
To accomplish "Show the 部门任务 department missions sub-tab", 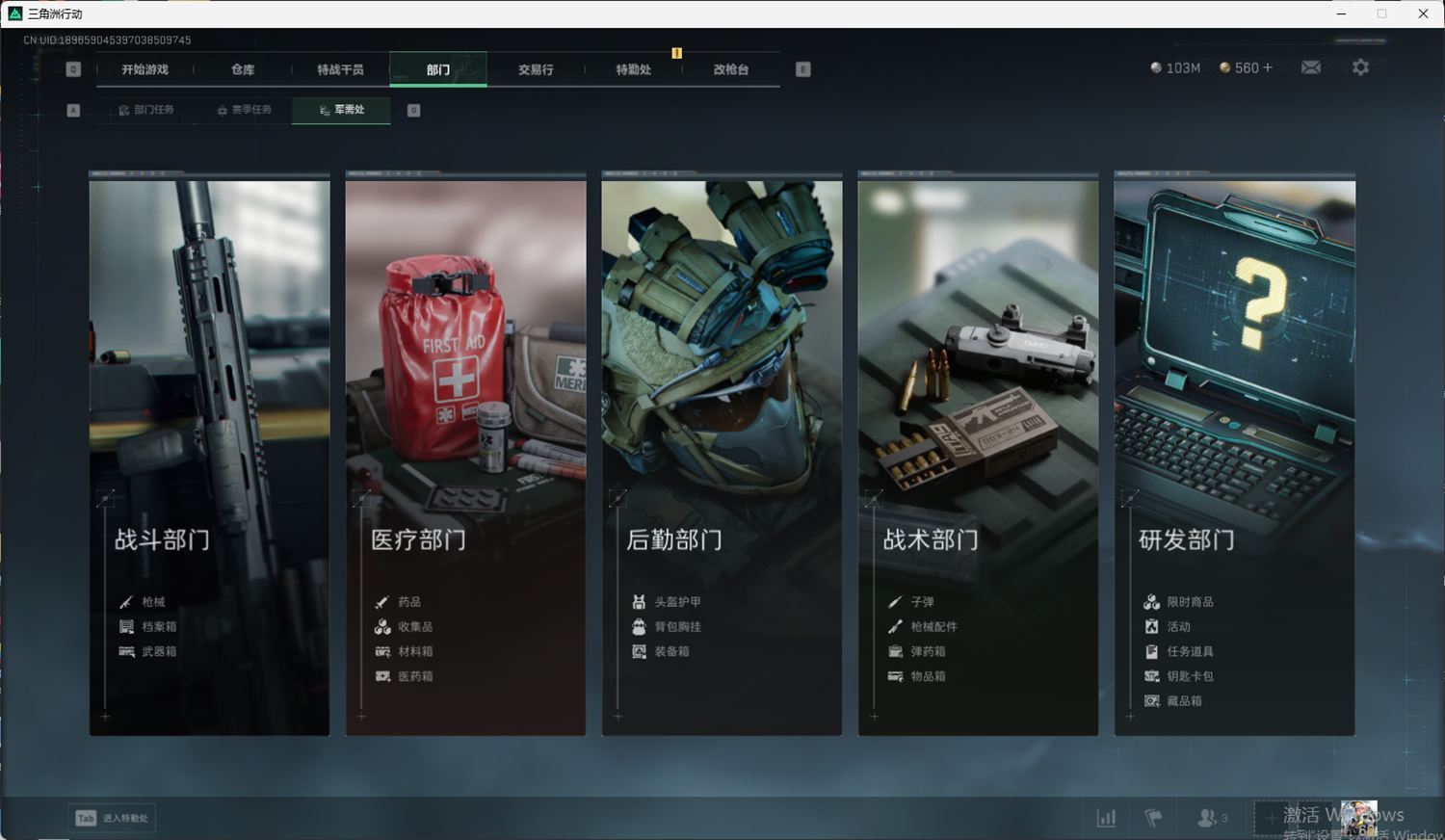I will tap(146, 110).
